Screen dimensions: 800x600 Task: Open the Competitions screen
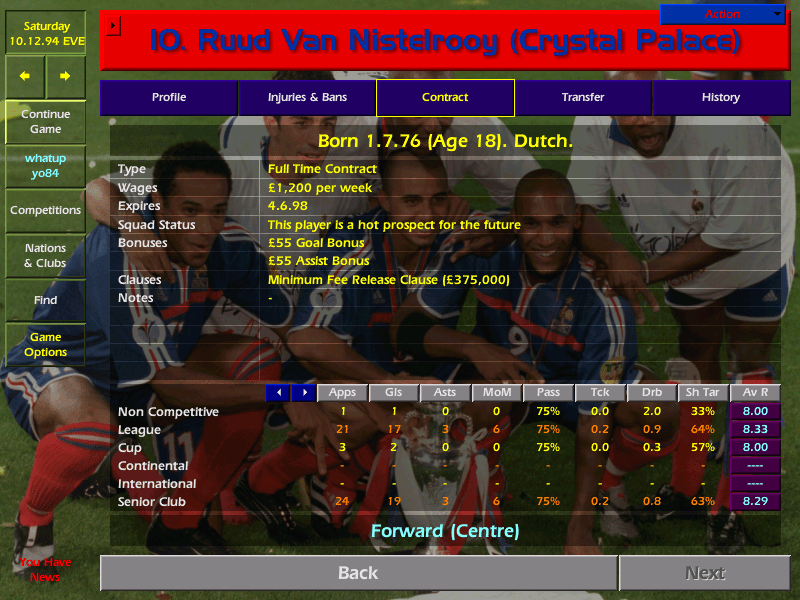click(45, 211)
